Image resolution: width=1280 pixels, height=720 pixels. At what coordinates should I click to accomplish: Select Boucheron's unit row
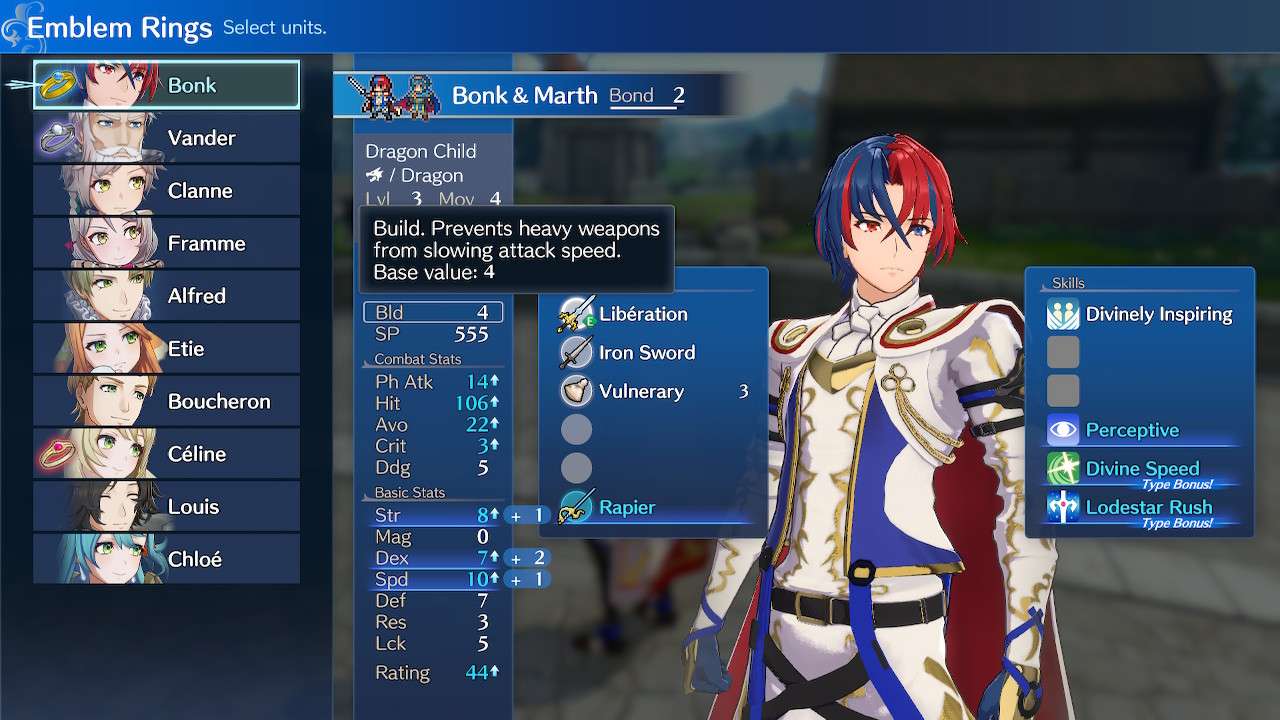point(167,401)
